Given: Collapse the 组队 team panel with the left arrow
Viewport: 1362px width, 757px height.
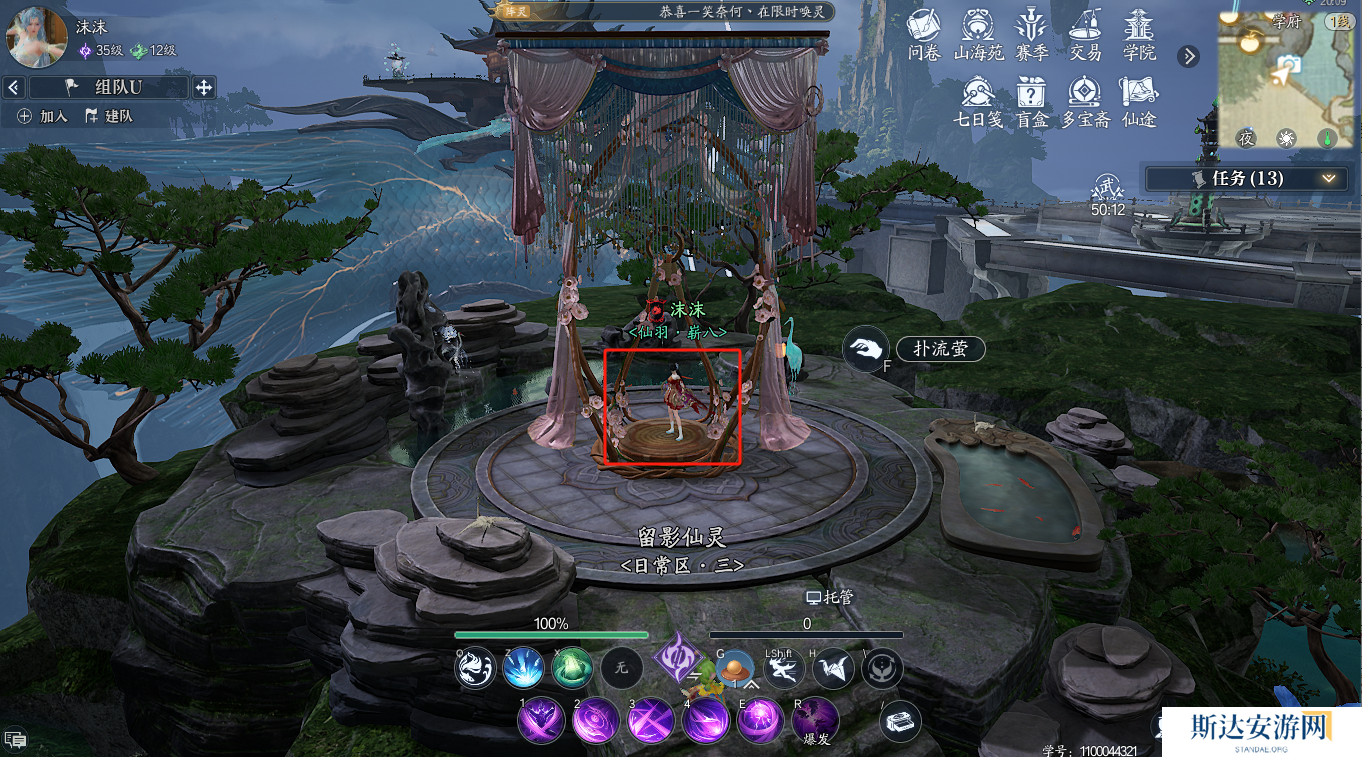Looking at the screenshot, I should pos(13,88).
